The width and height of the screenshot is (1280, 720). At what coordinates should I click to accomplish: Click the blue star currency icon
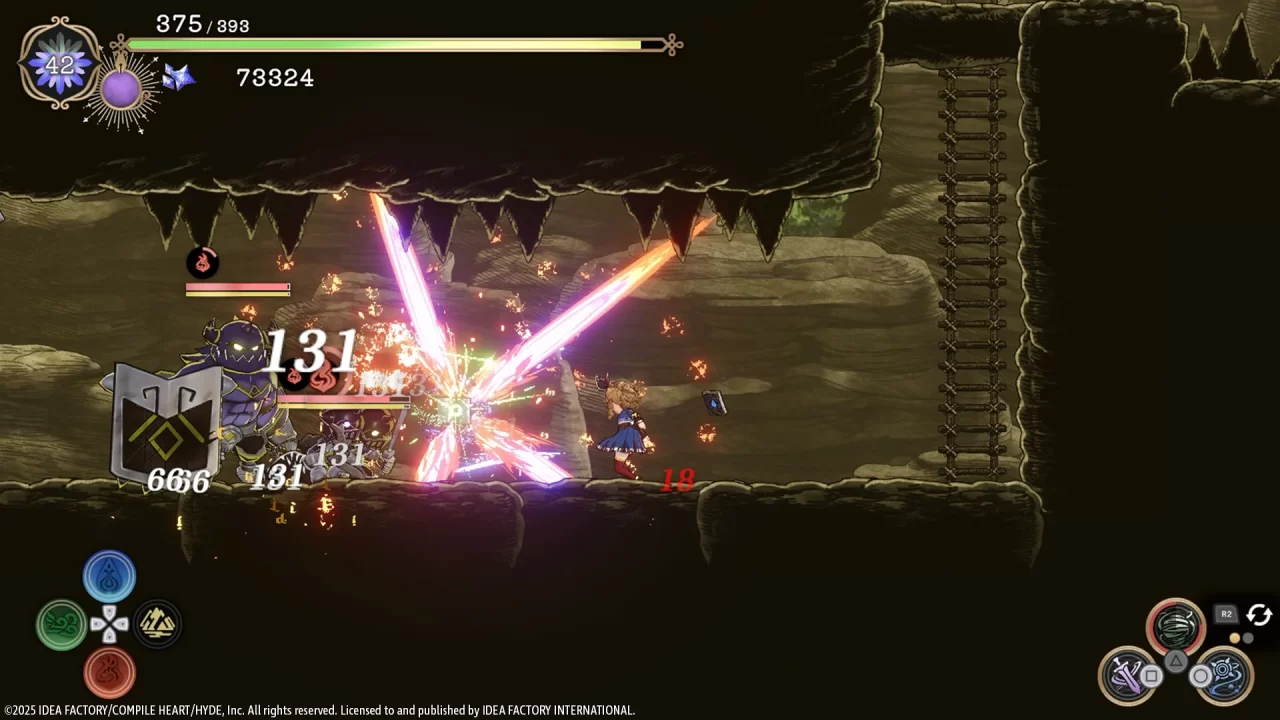coord(178,78)
